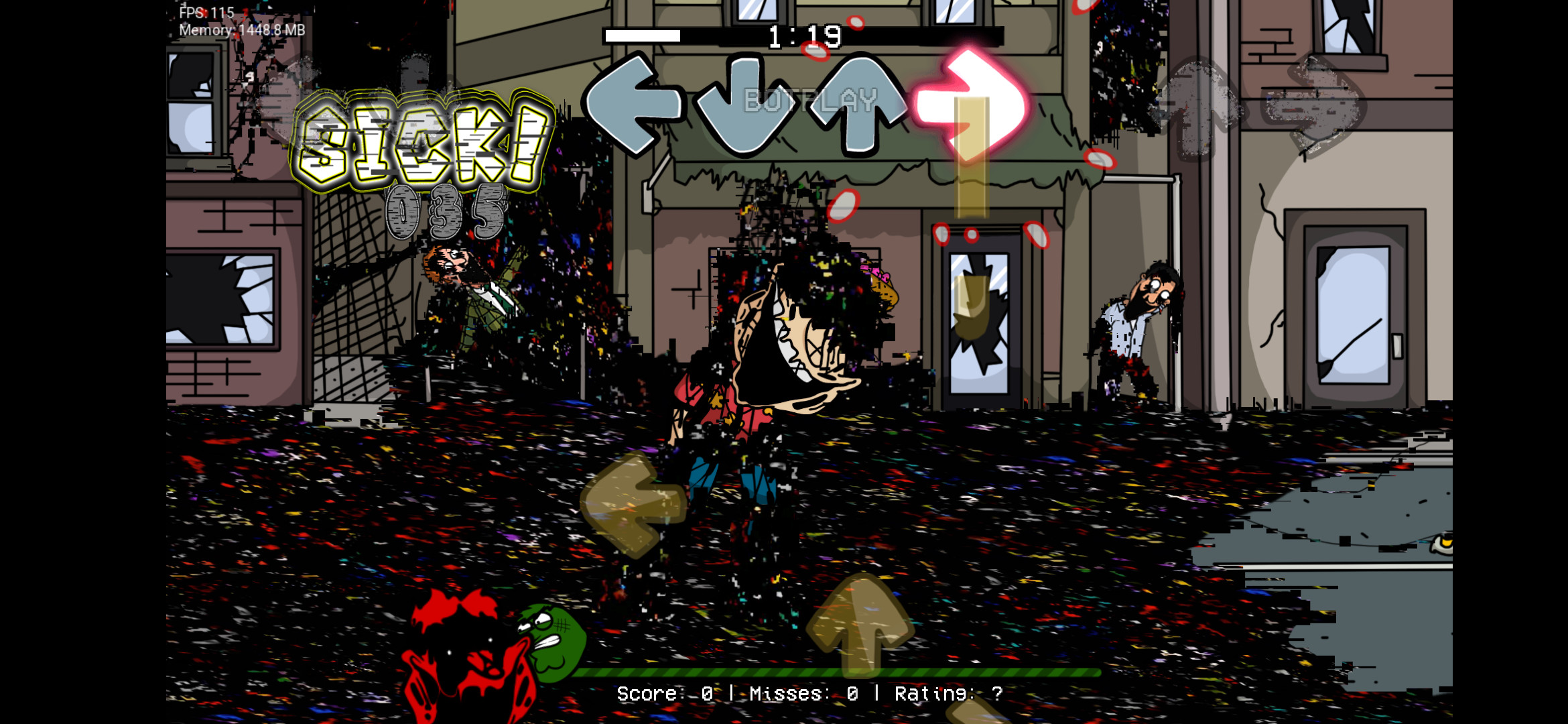The width and height of the screenshot is (1568, 724).
Task: Click the Memory usage readout
Action: [240, 30]
